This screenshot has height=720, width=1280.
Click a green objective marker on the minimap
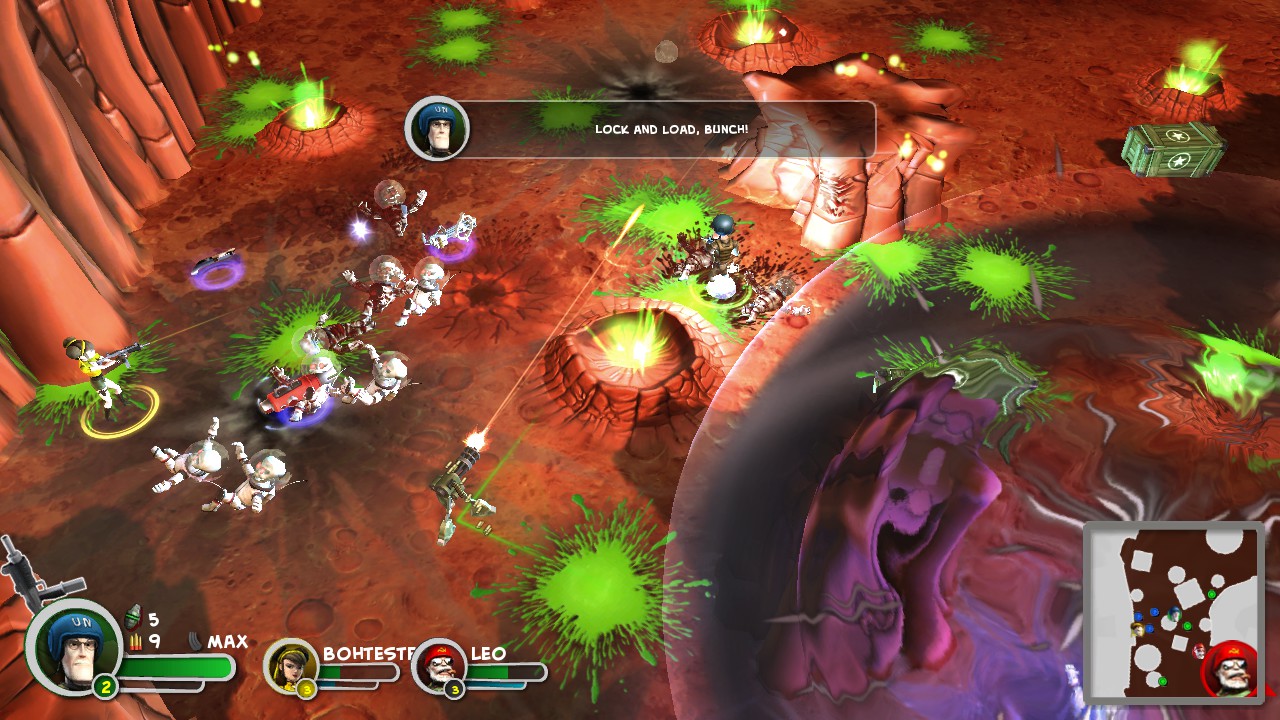tap(1212, 594)
